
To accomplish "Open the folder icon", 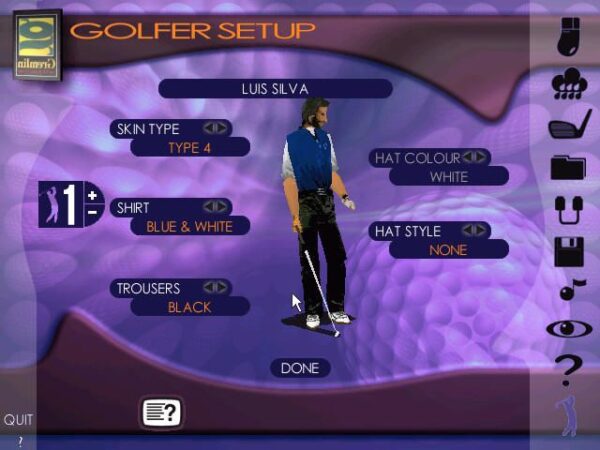I will [568, 167].
